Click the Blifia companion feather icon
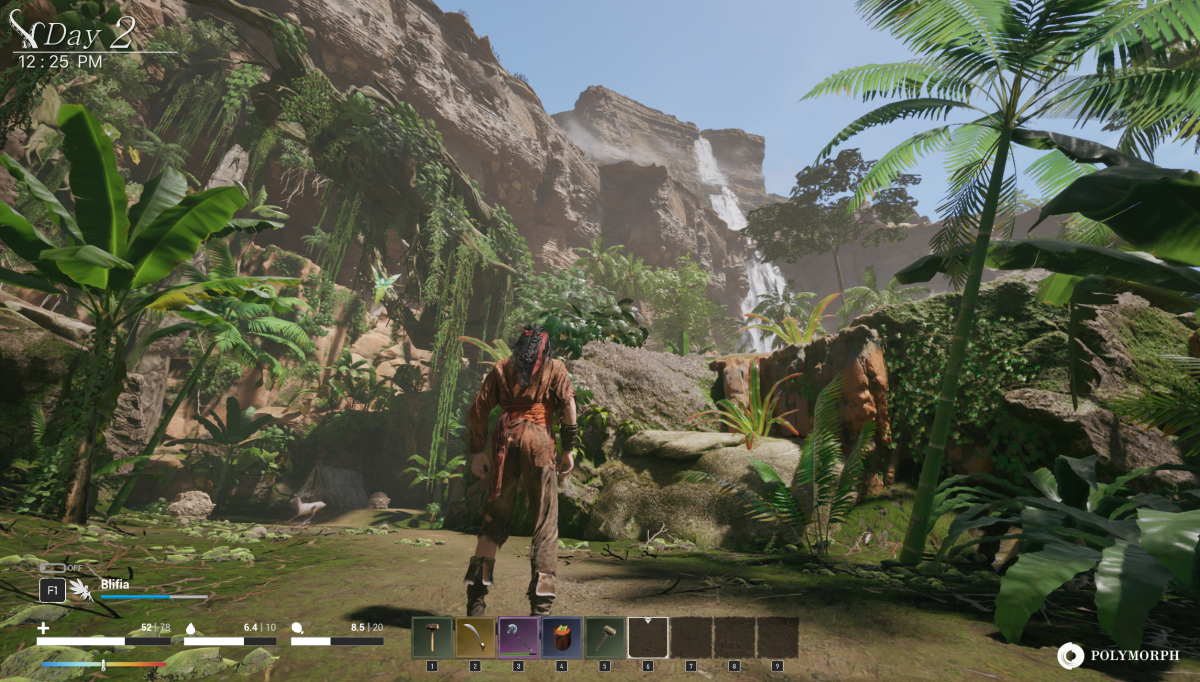Image resolution: width=1200 pixels, height=682 pixels. click(x=82, y=590)
